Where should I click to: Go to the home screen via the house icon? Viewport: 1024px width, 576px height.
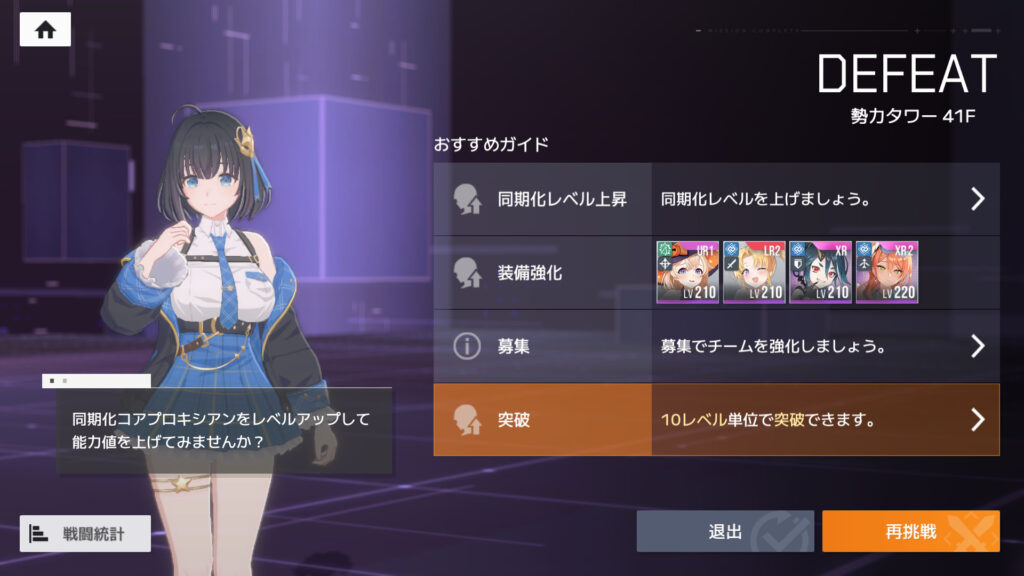[45, 29]
